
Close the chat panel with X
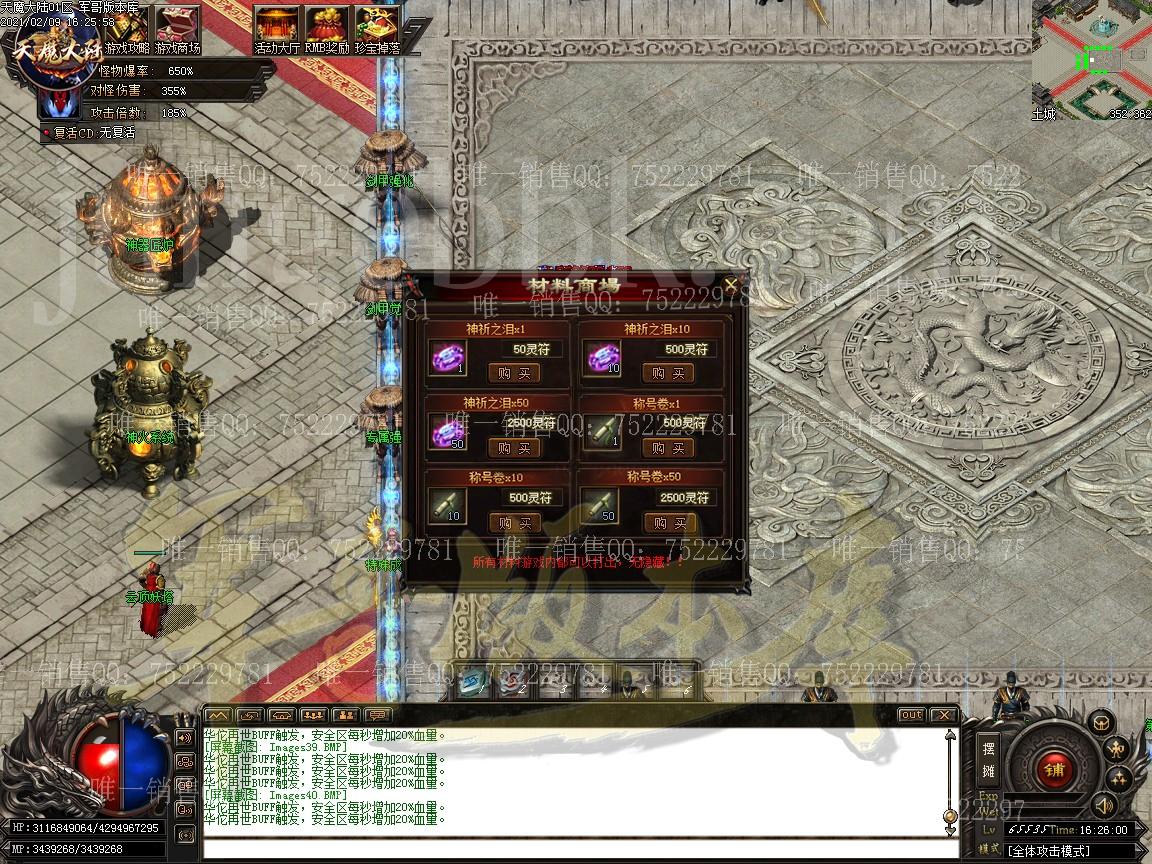[943, 715]
